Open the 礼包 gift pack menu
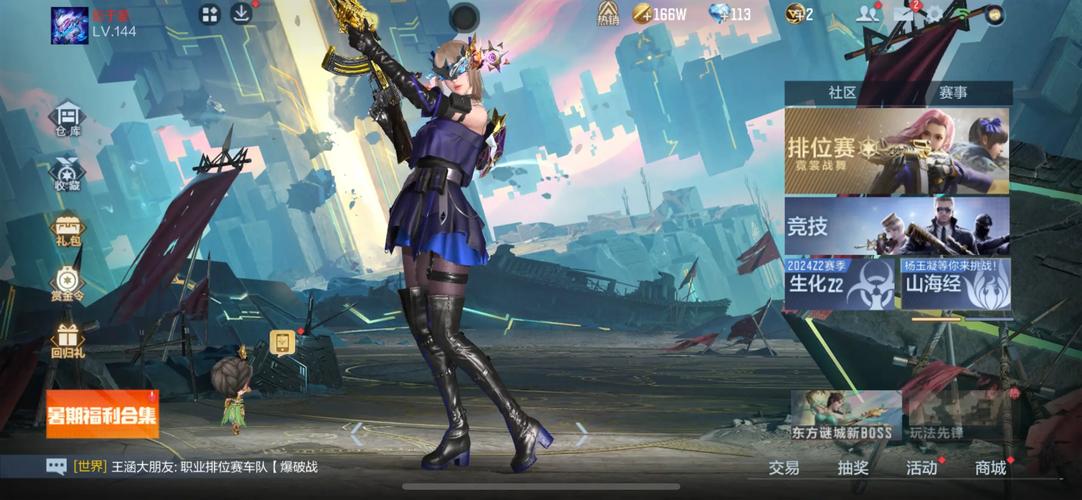 (67, 232)
